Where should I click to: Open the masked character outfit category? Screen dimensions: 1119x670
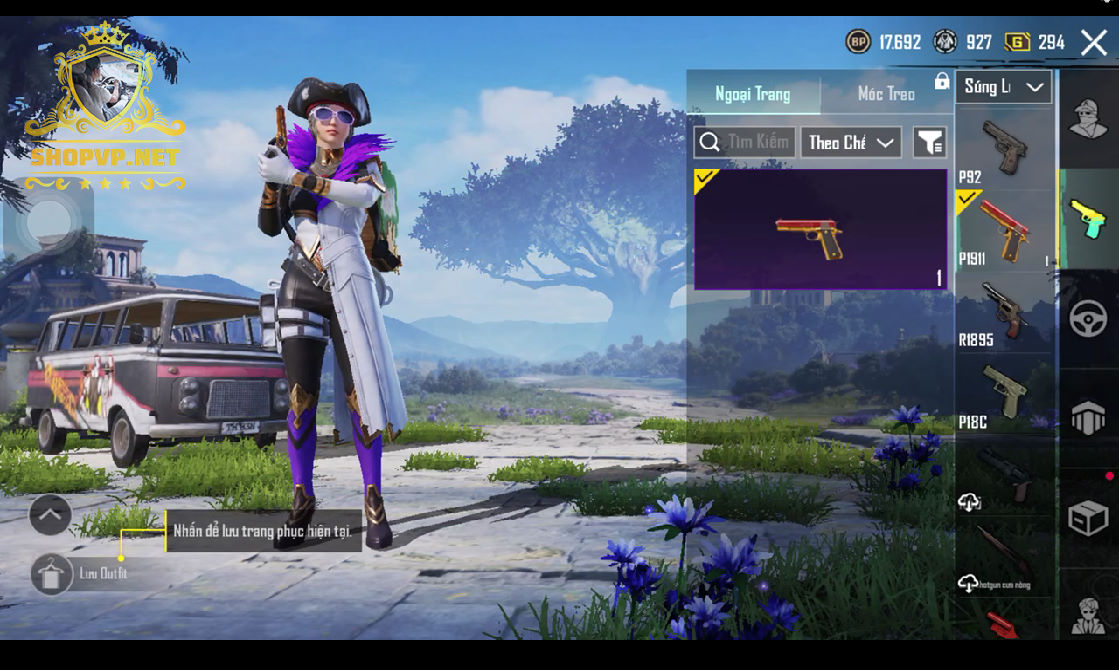coord(1088,119)
